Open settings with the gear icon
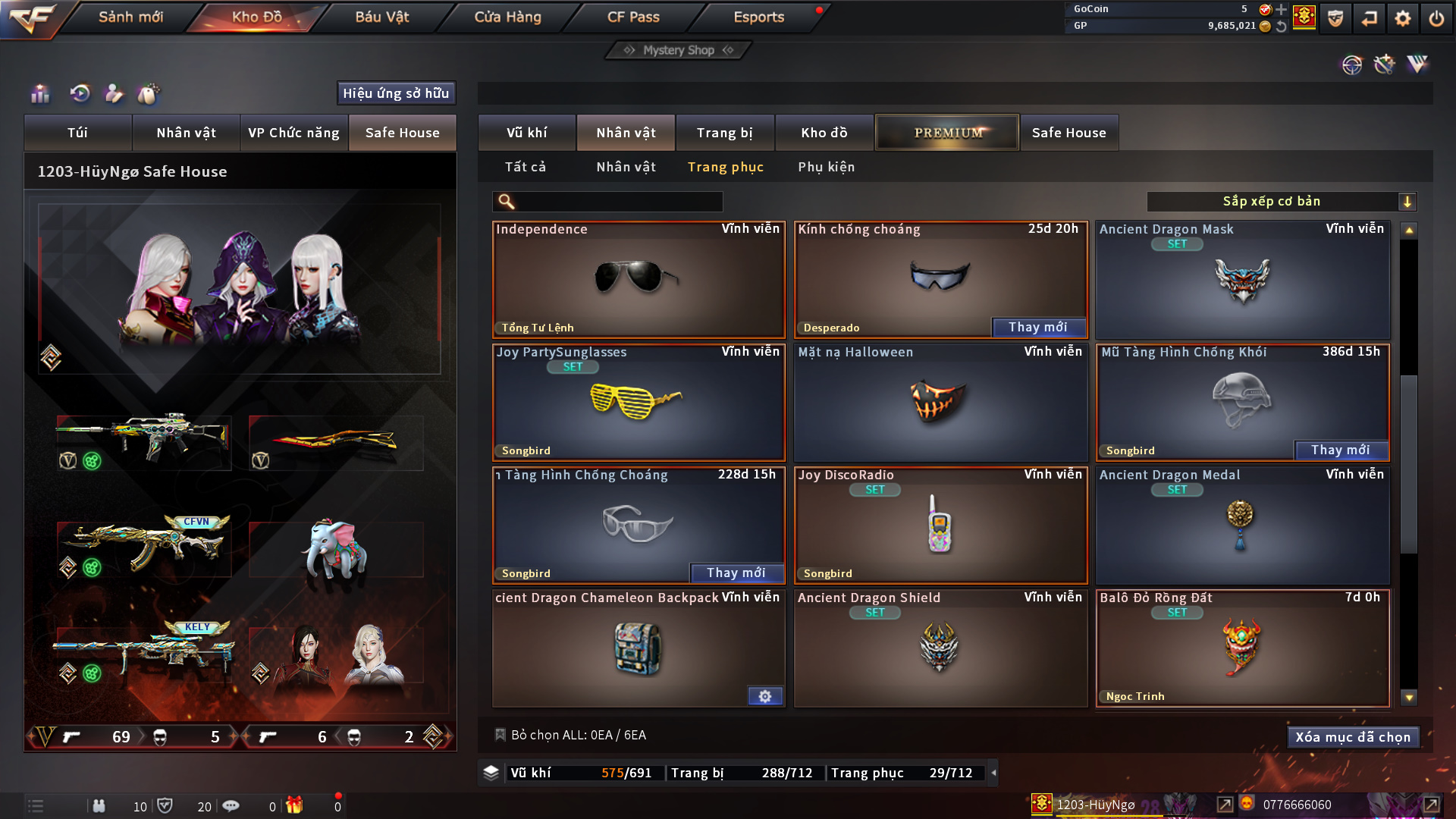This screenshot has height=819, width=1456. (x=1402, y=18)
